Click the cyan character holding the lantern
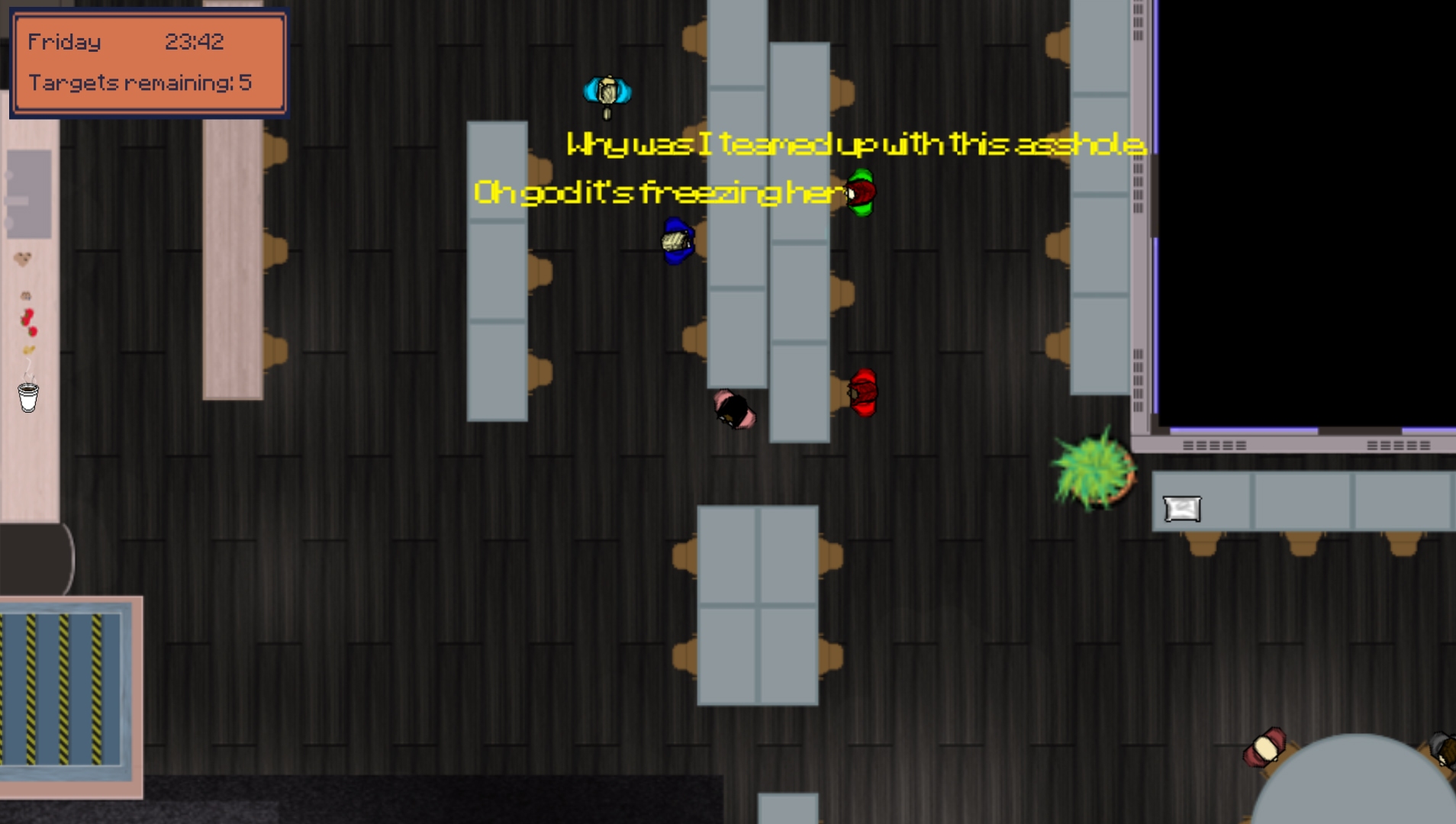 pos(608,91)
